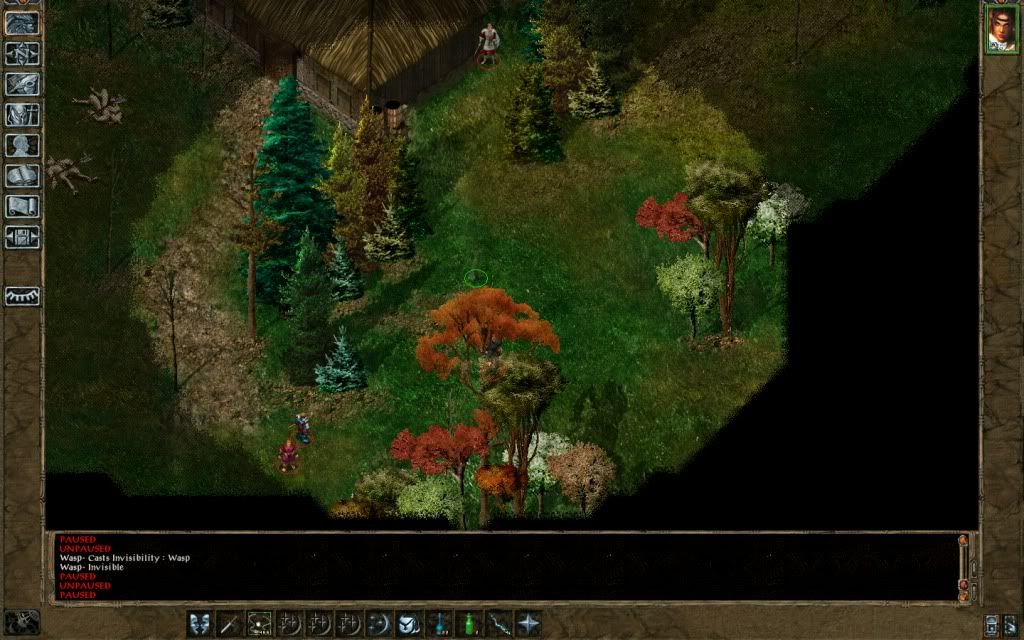Open the cast spell button with bird icon

coord(408,623)
